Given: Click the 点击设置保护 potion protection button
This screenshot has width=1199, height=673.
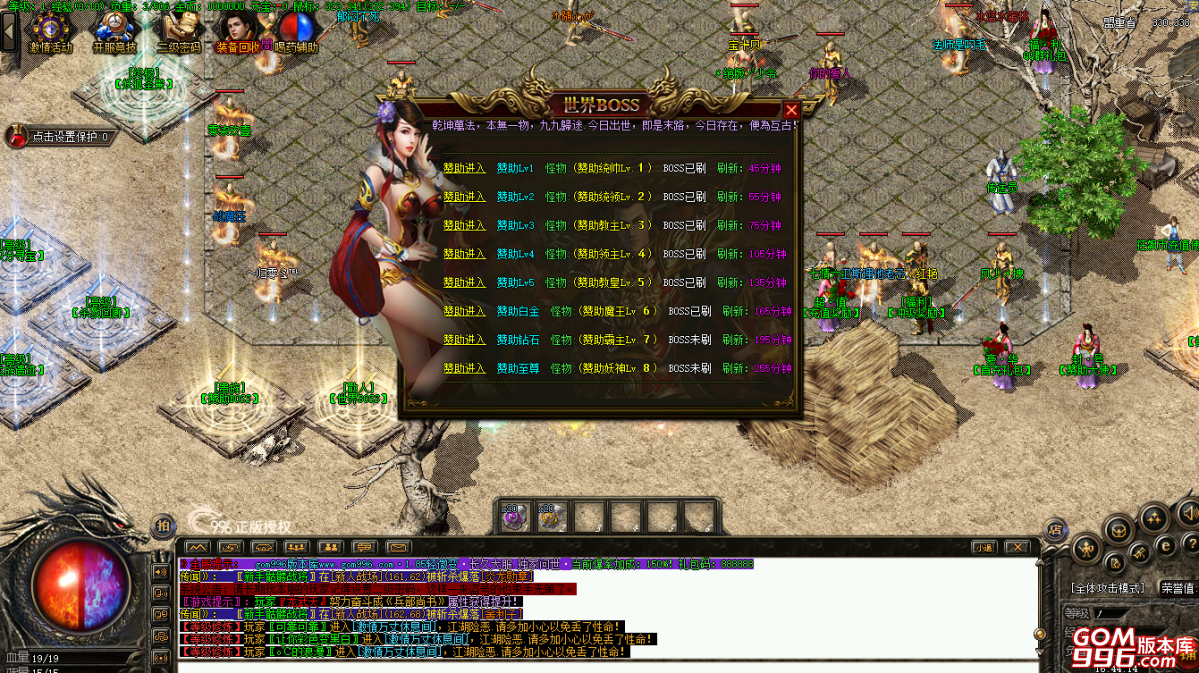Looking at the screenshot, I should coord(60,137).
